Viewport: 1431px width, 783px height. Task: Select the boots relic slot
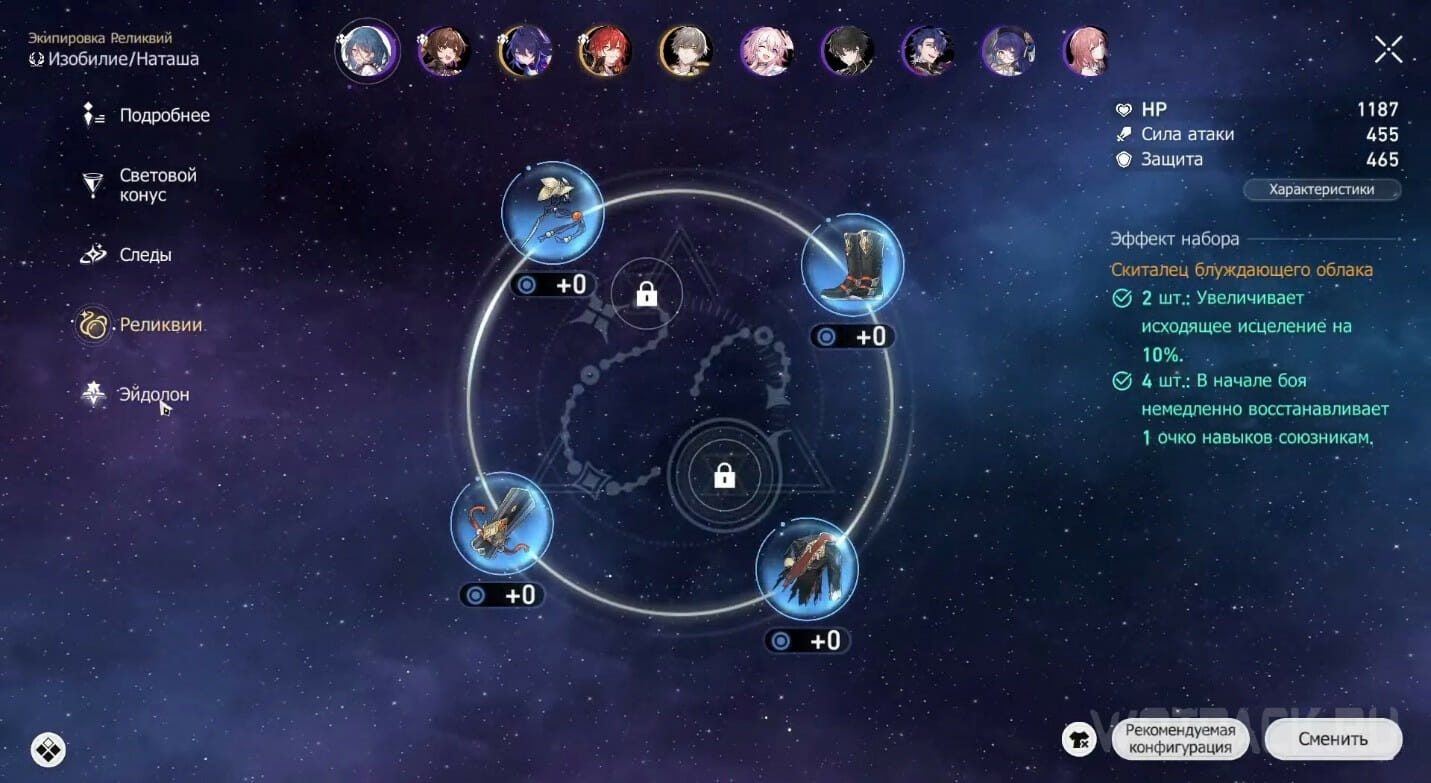[x=852, y=264]
